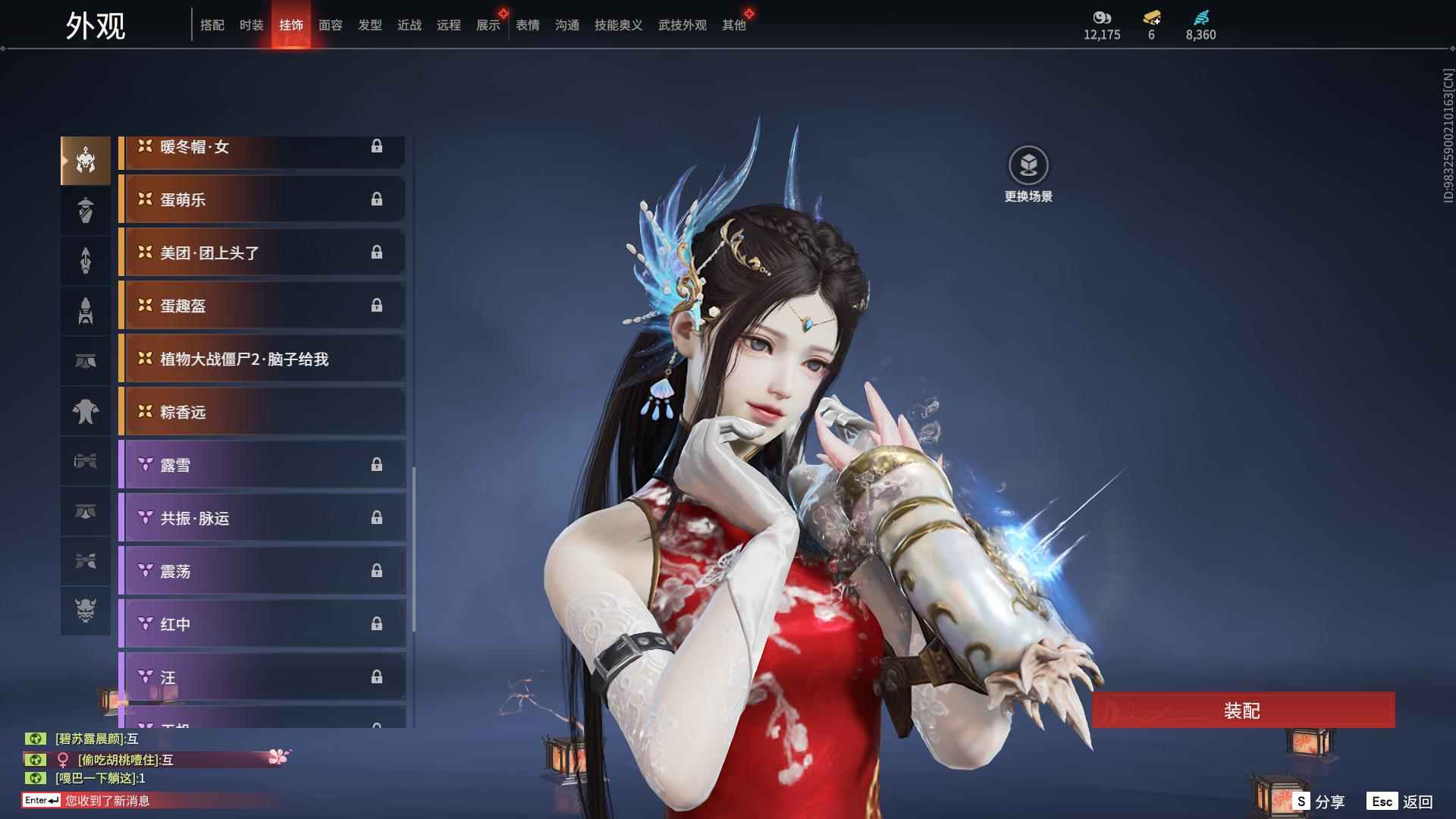Open the 沟通 category from top bar
The width and height of the screenshot is (1456, 819).
click(x=566, y=24)
